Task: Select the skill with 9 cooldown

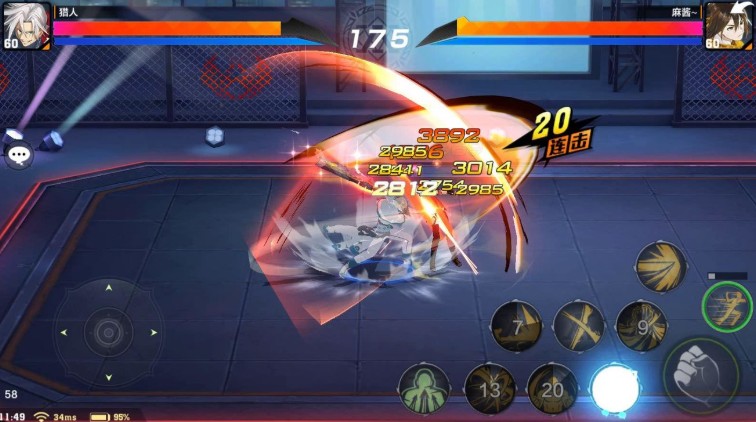Action: click(641, 326)
